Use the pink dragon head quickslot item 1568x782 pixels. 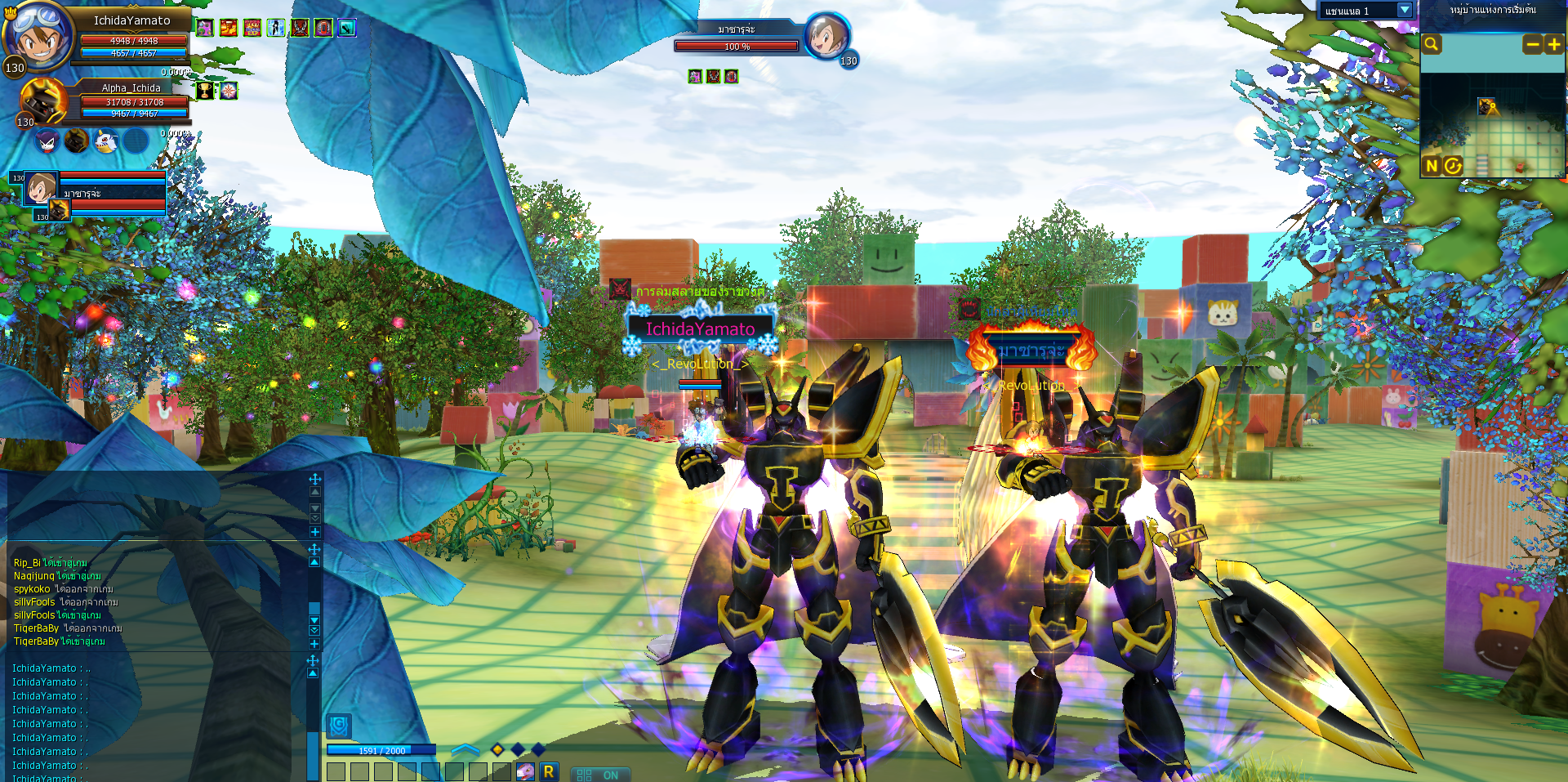point(526,771)
